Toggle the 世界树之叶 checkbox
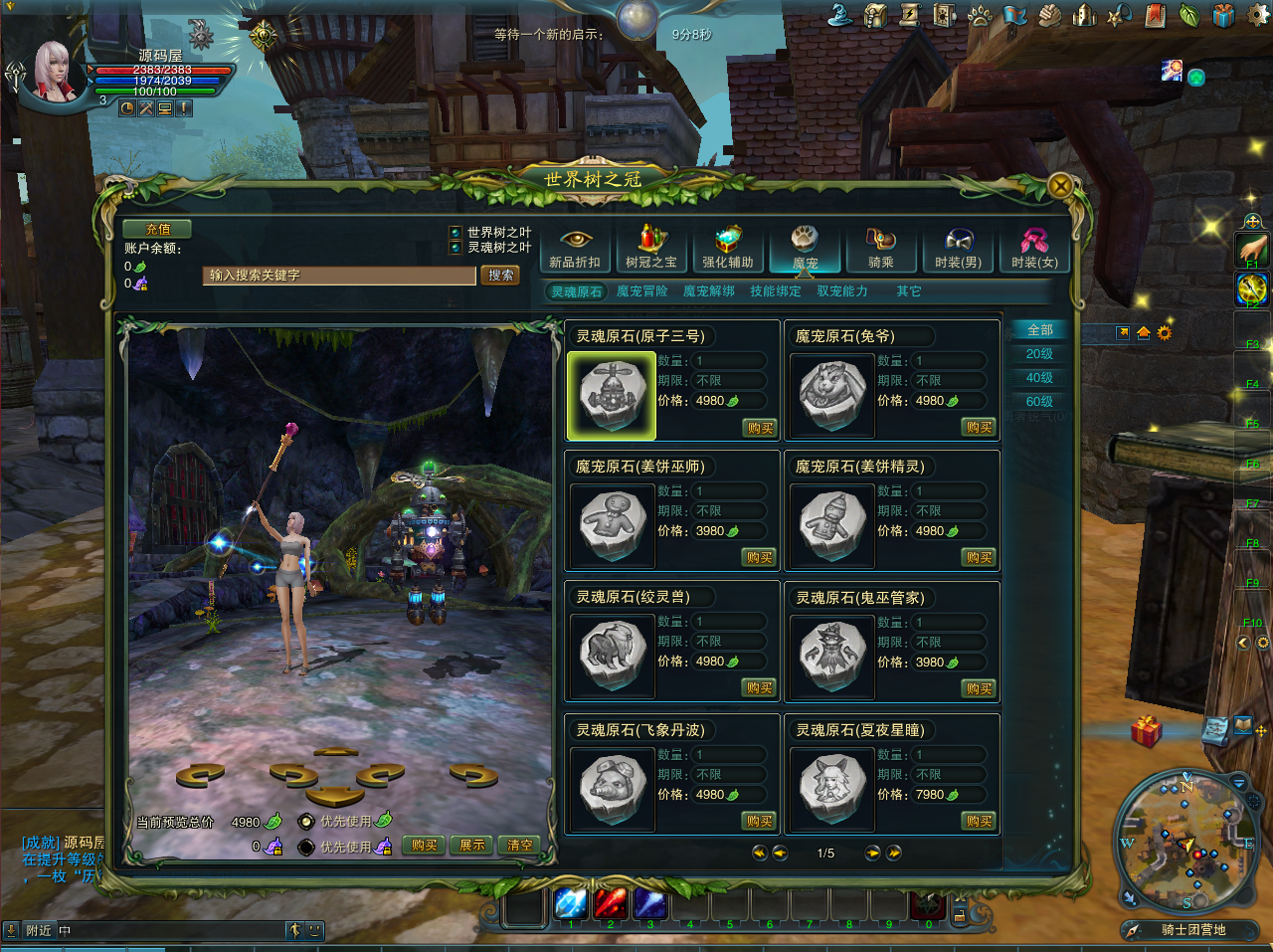The height and width of the screenshot is (952, 1273). pos(455,233)
